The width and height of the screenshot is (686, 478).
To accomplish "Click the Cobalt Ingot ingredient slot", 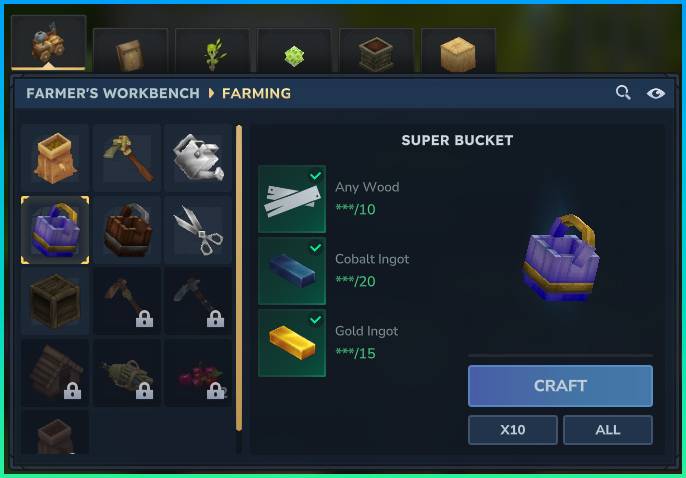I will pyautogui.click(x=292, y=271).
